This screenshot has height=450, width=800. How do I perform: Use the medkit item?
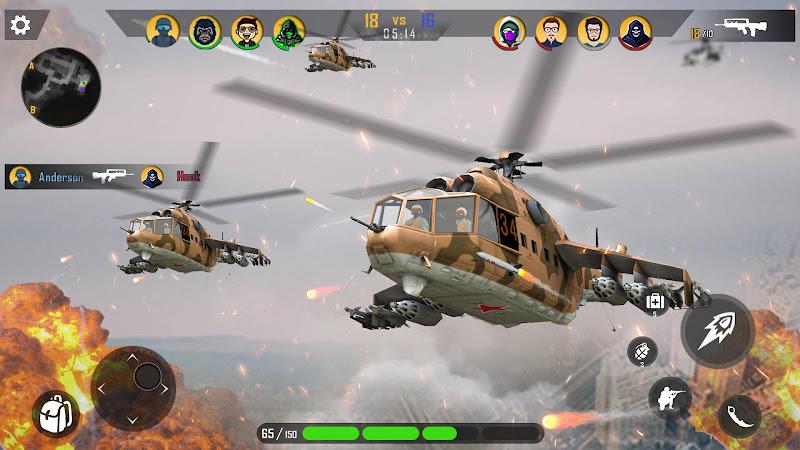(x=656, y=302)
